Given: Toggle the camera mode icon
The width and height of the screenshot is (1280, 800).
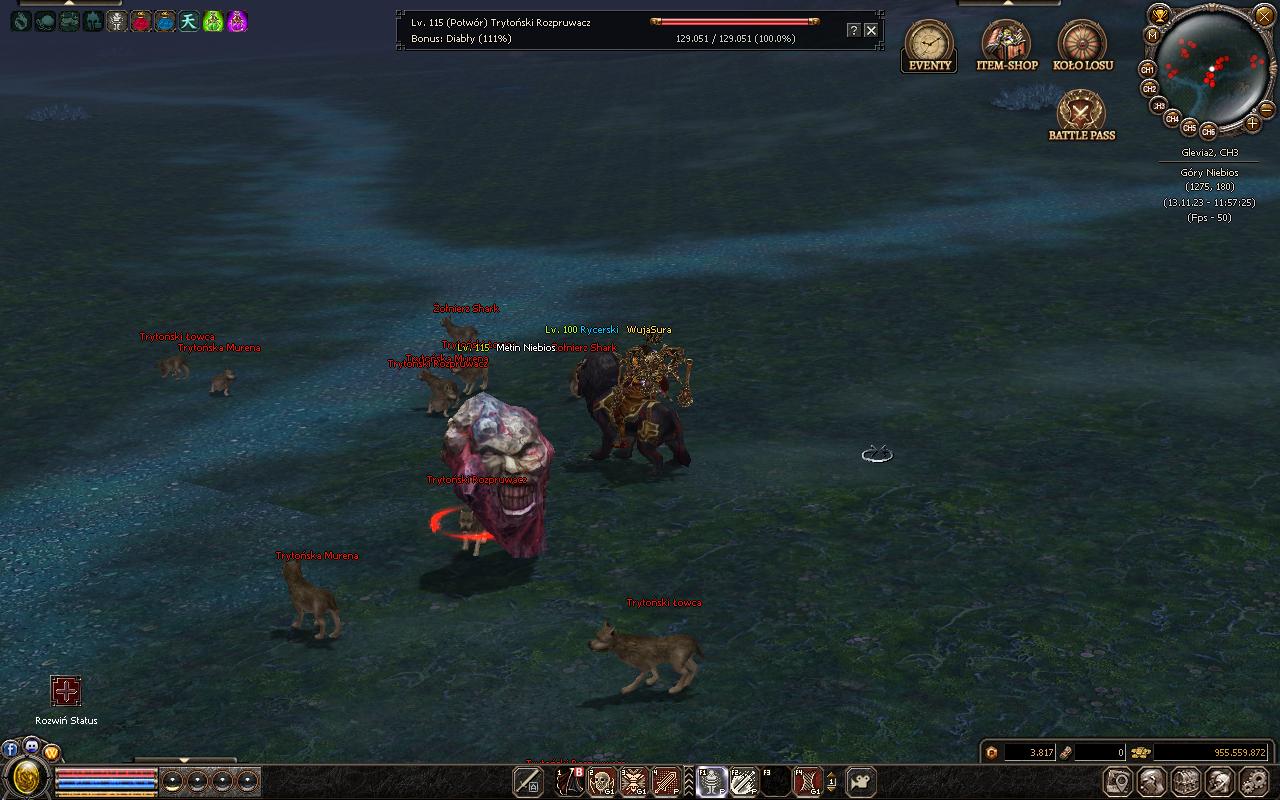Looking at the screenshot, I should point(861,781).
